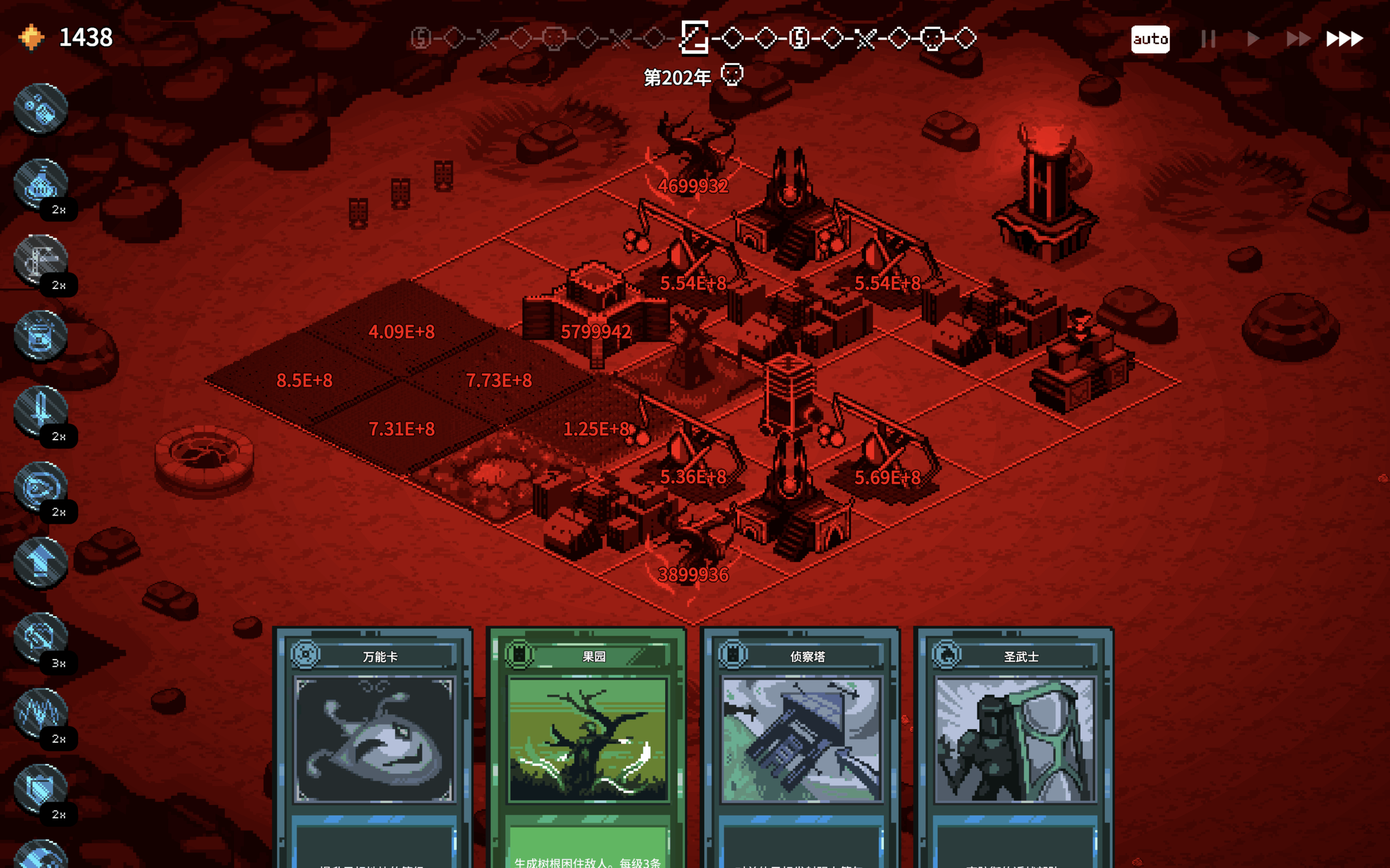The image size is (1390, 868).
Task: Select the 圣武士 paladin card
Action: (x=1014, y=740)
